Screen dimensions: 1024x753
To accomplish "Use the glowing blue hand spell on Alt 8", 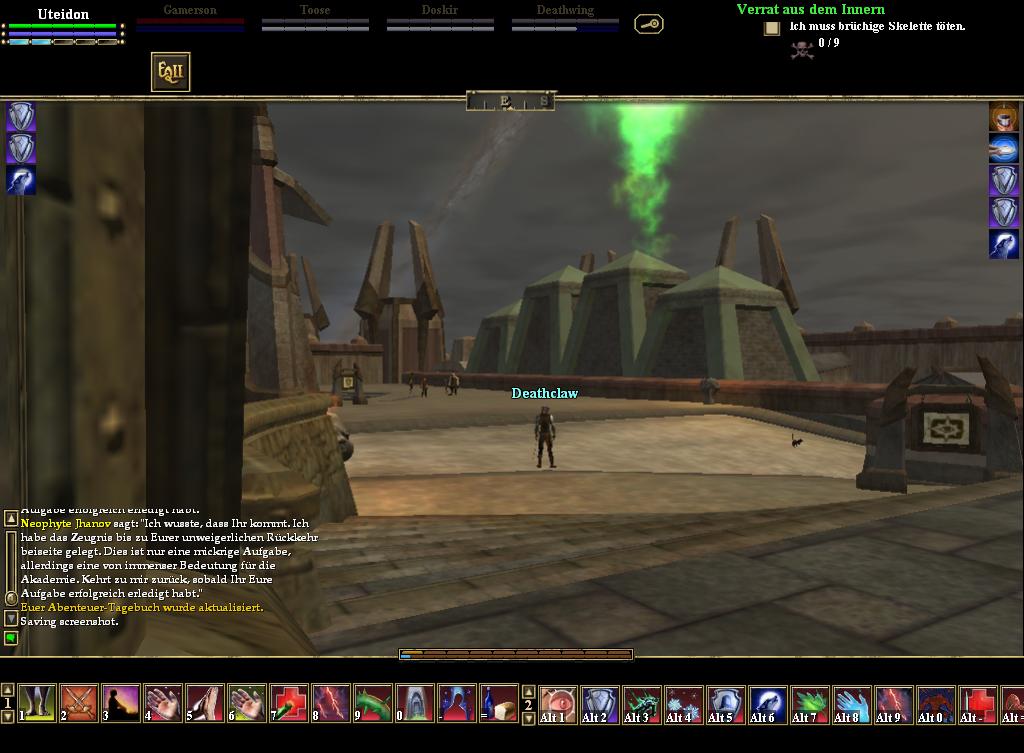I will tap(852, 703).
